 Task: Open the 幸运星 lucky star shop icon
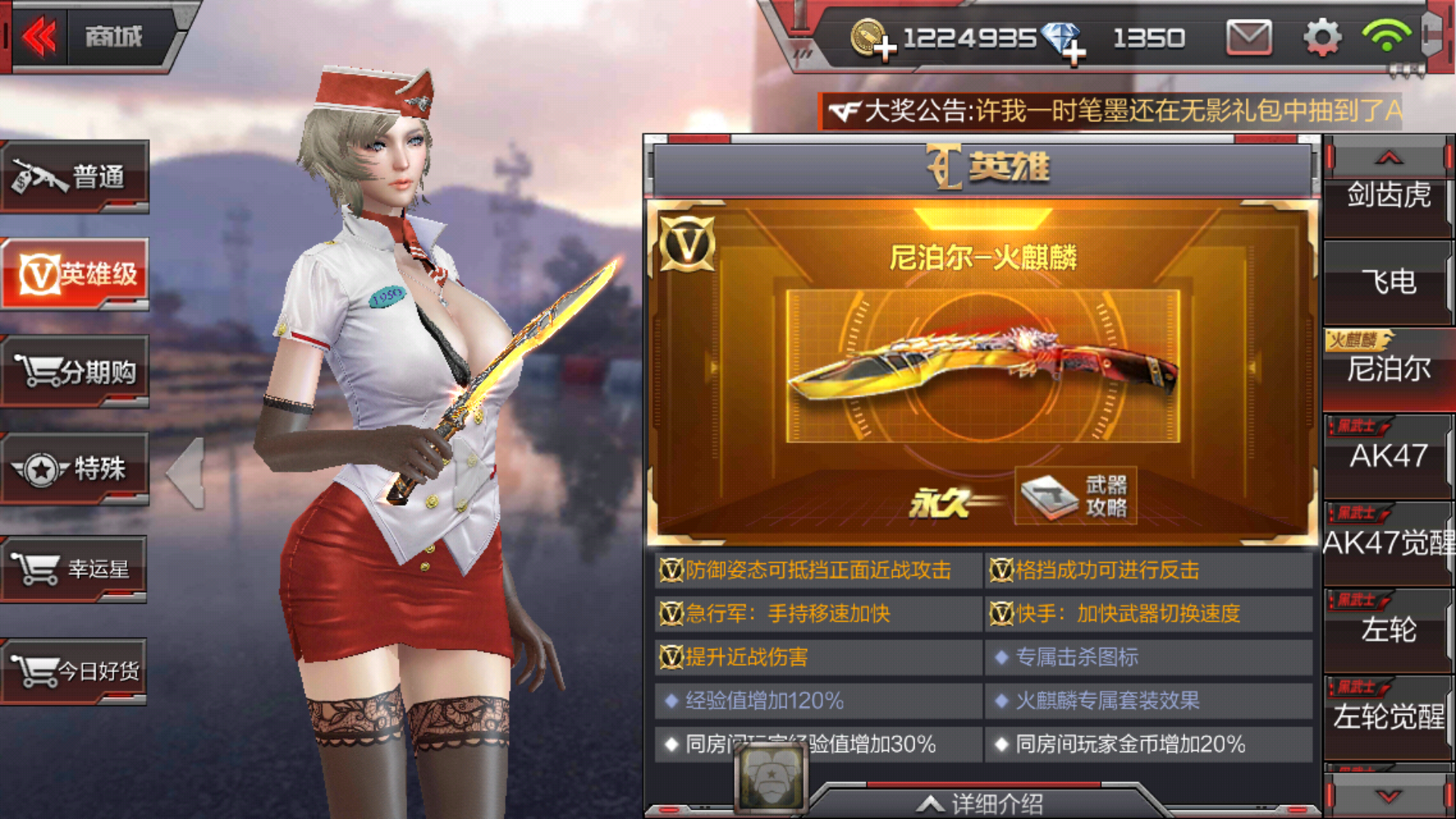point(74,569)
